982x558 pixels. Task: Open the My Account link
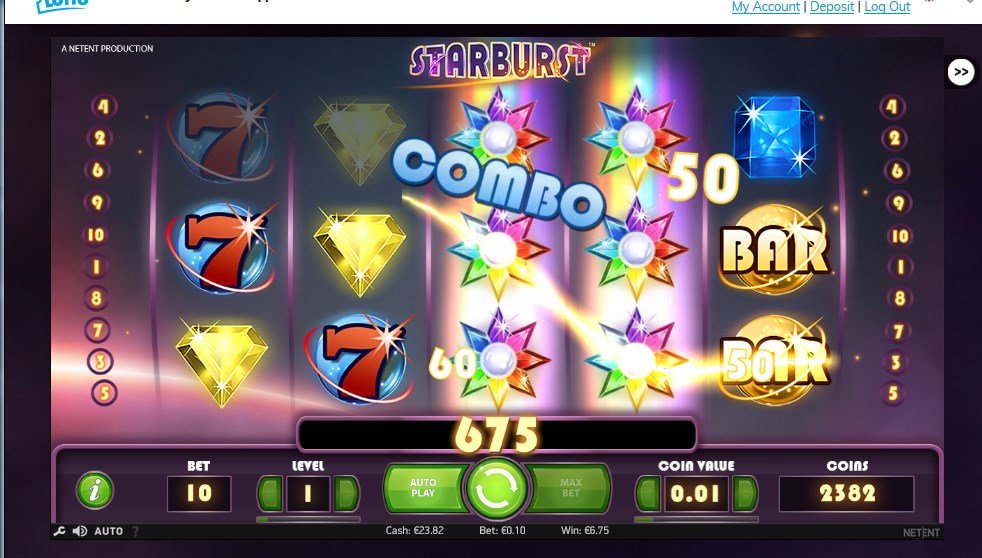tap(766, 7)
